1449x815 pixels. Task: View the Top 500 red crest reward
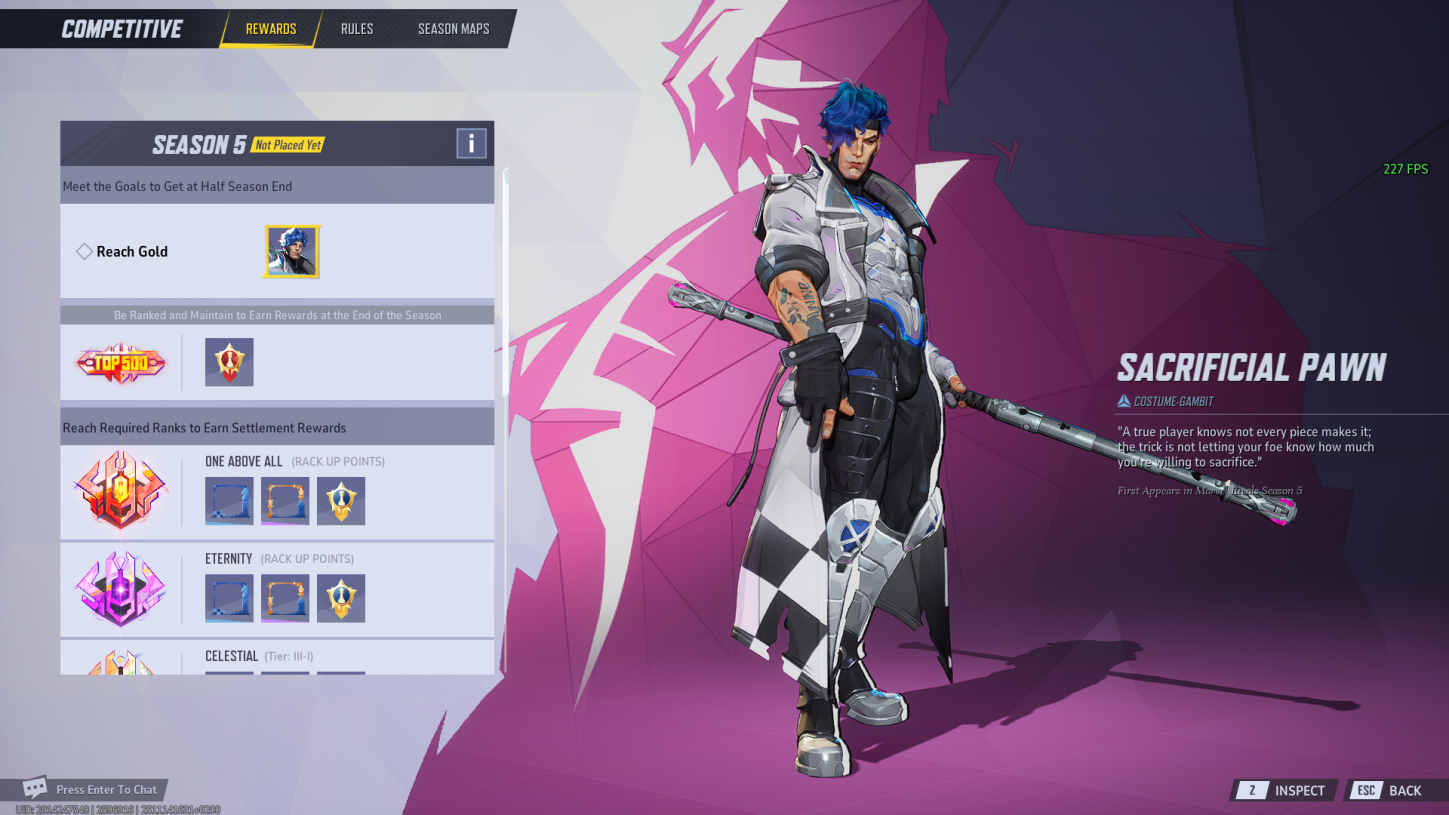tap(229, 362)
